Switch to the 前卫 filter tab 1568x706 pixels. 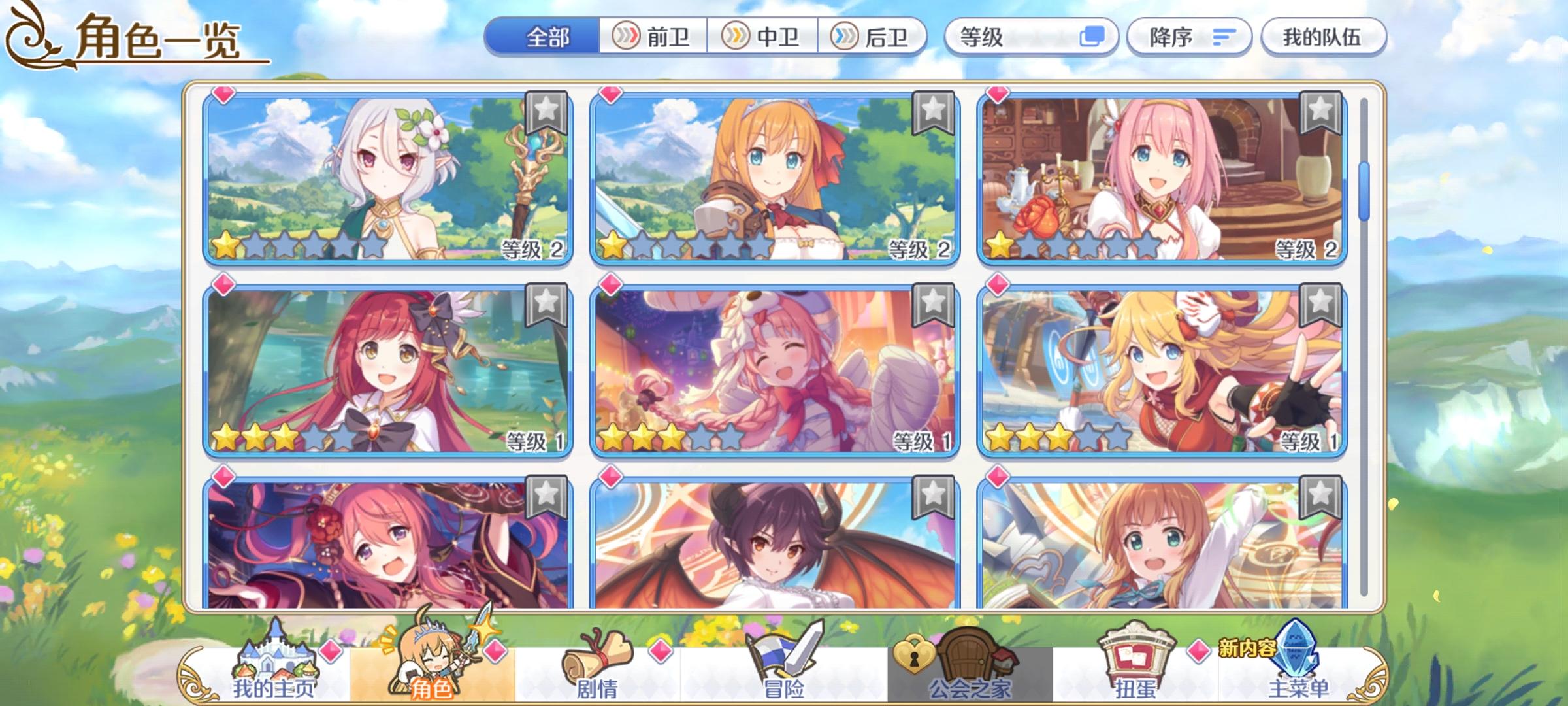[653, 38]
